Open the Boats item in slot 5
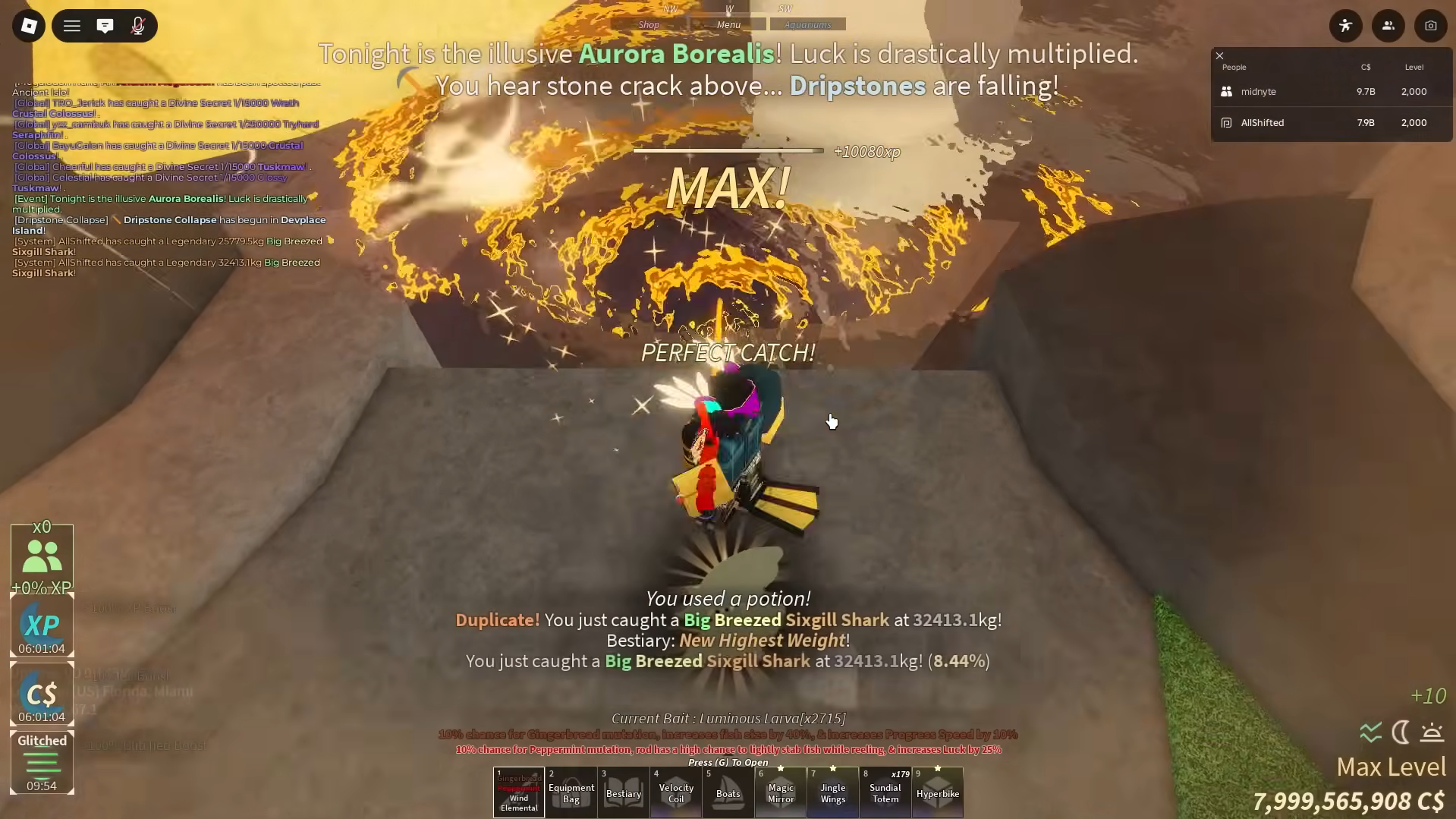Viewport: 1456px width, 819px height. (728, 792)
